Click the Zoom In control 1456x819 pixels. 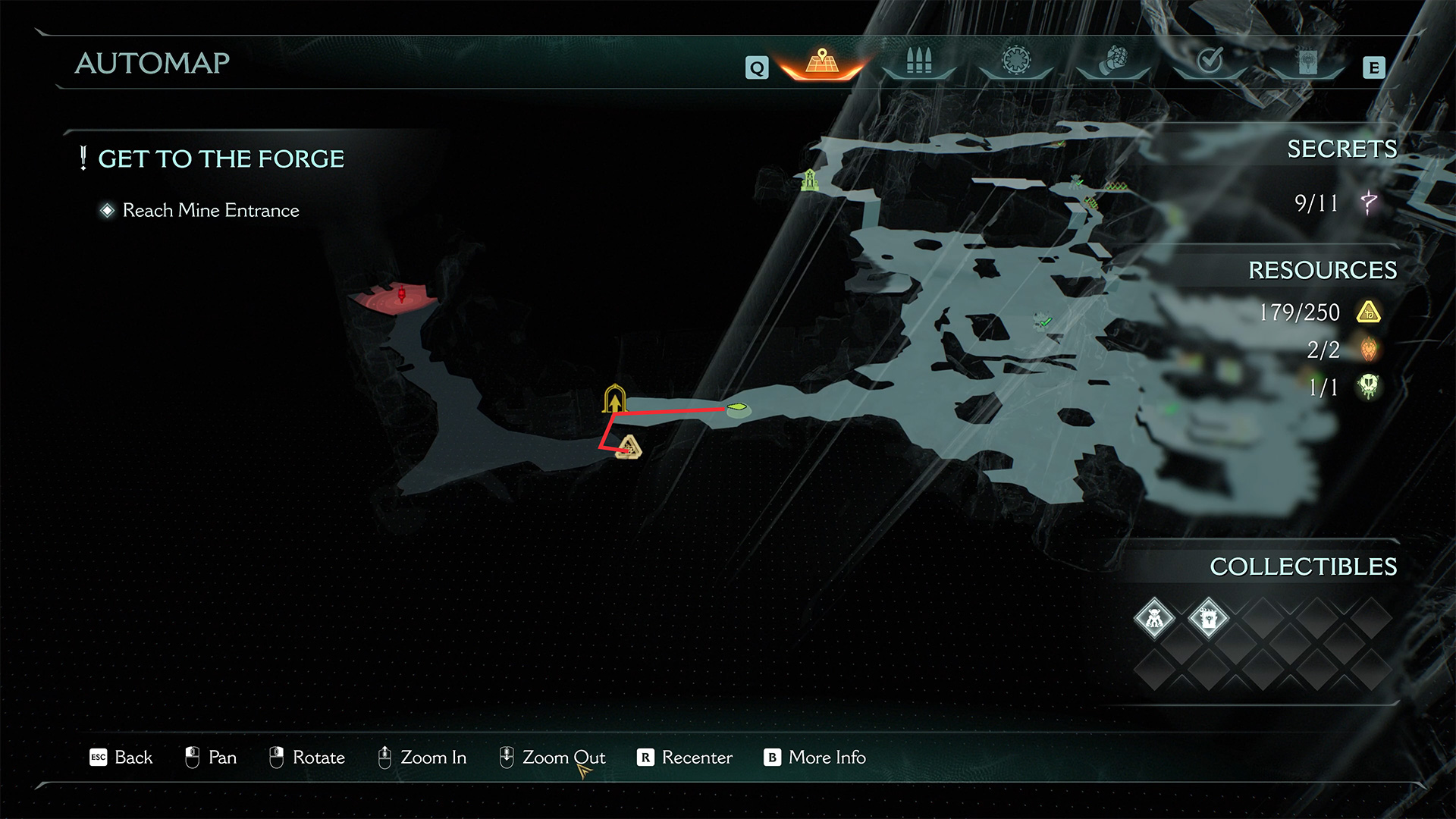point(422,758)
